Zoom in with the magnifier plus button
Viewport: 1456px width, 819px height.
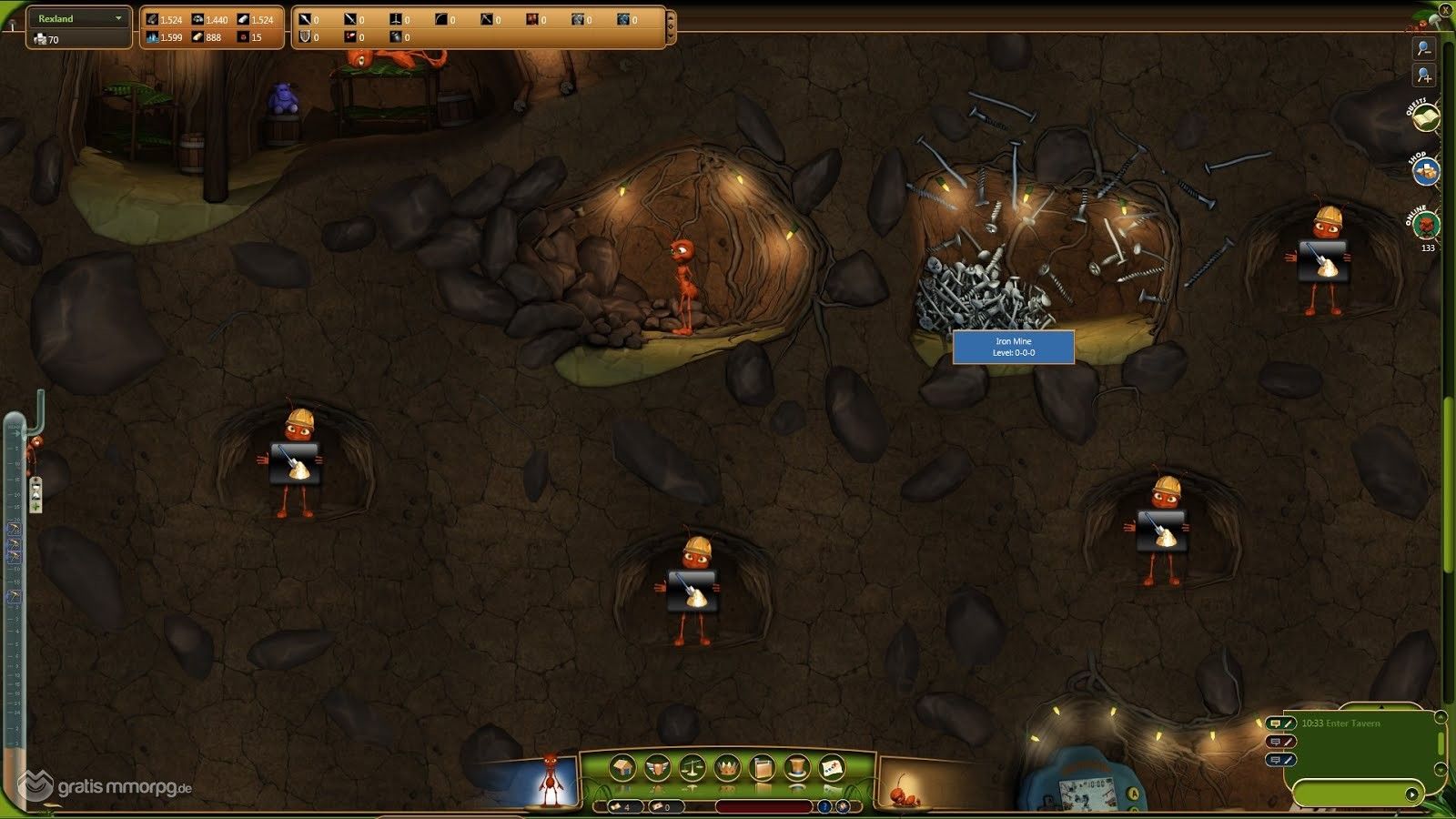[x=1423, y=76]
